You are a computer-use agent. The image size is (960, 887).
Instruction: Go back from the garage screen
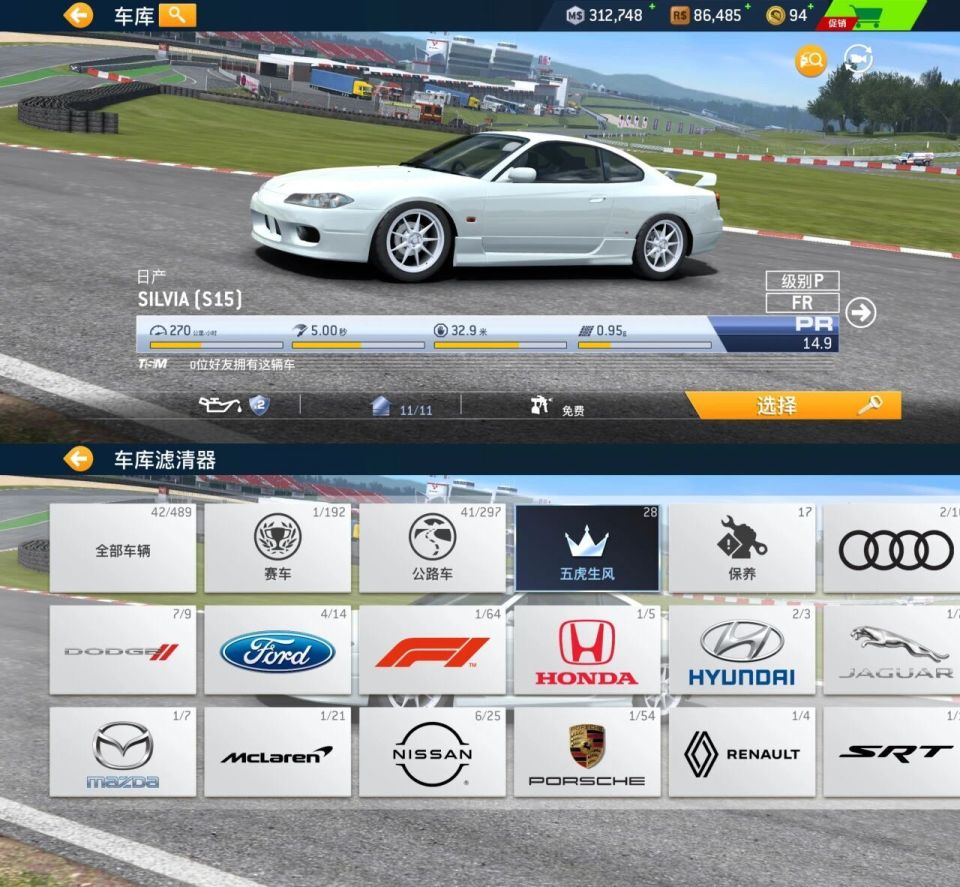78,15
